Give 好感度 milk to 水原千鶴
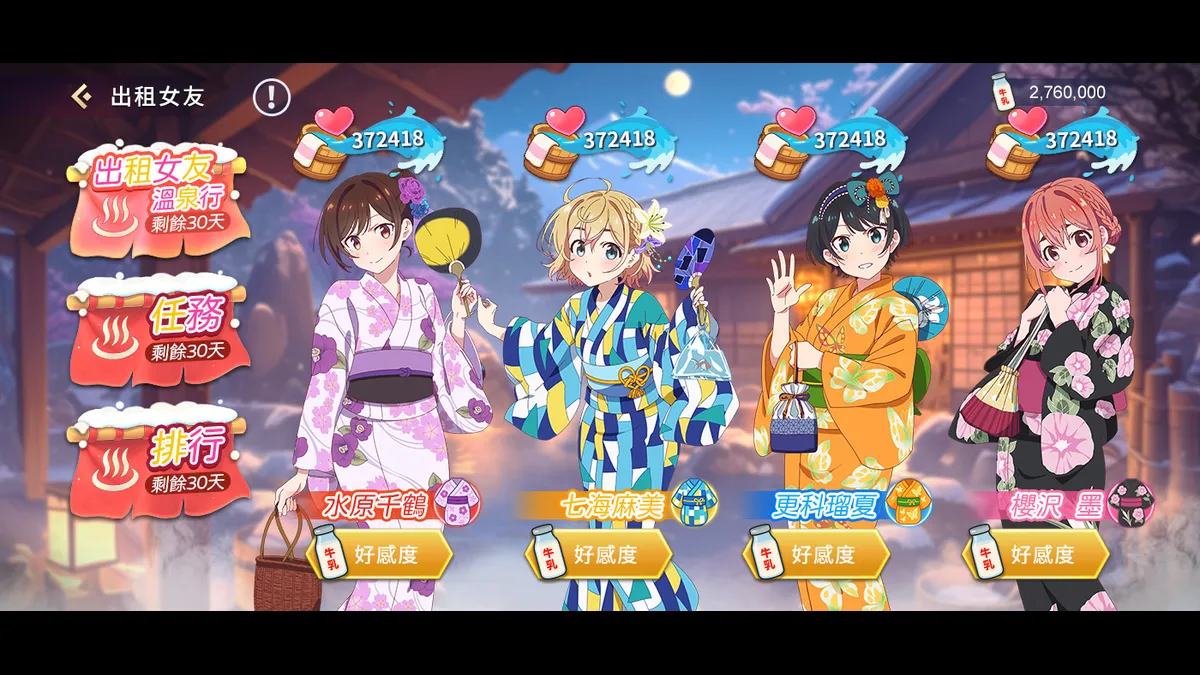Screen dimensions: 1200x675 tap(378, 555)
